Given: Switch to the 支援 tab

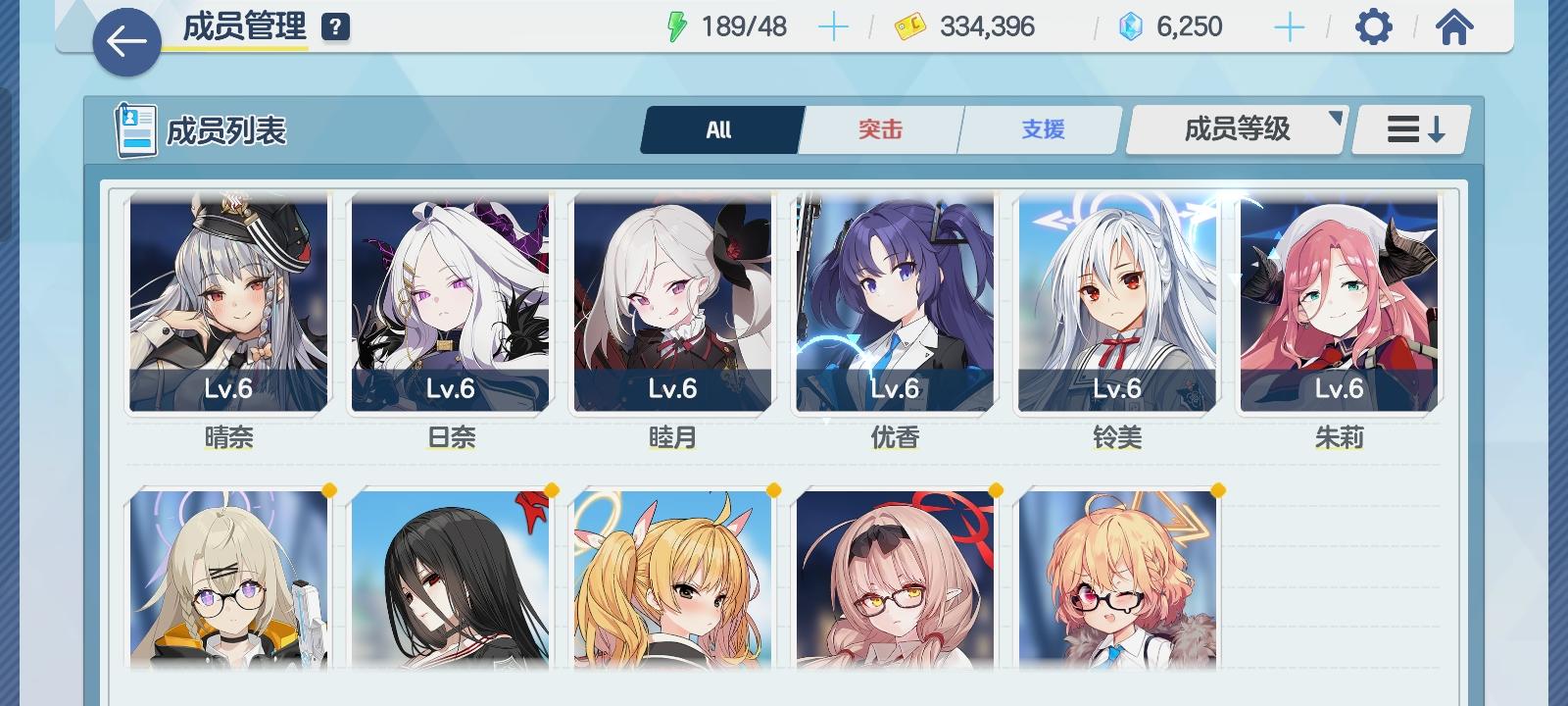Looking at the screenshot, I should [x=1039, y=128].
